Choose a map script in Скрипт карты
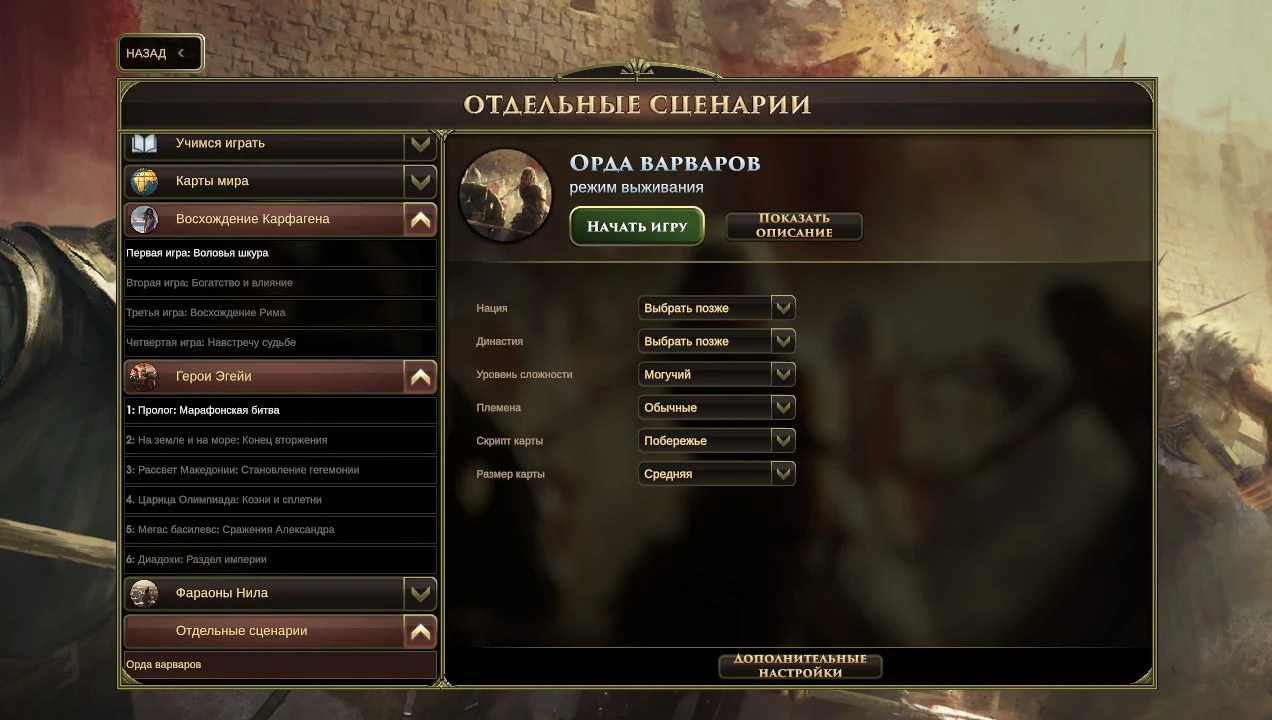Viewport: 1272px width, 720px height. pos(716,440)
